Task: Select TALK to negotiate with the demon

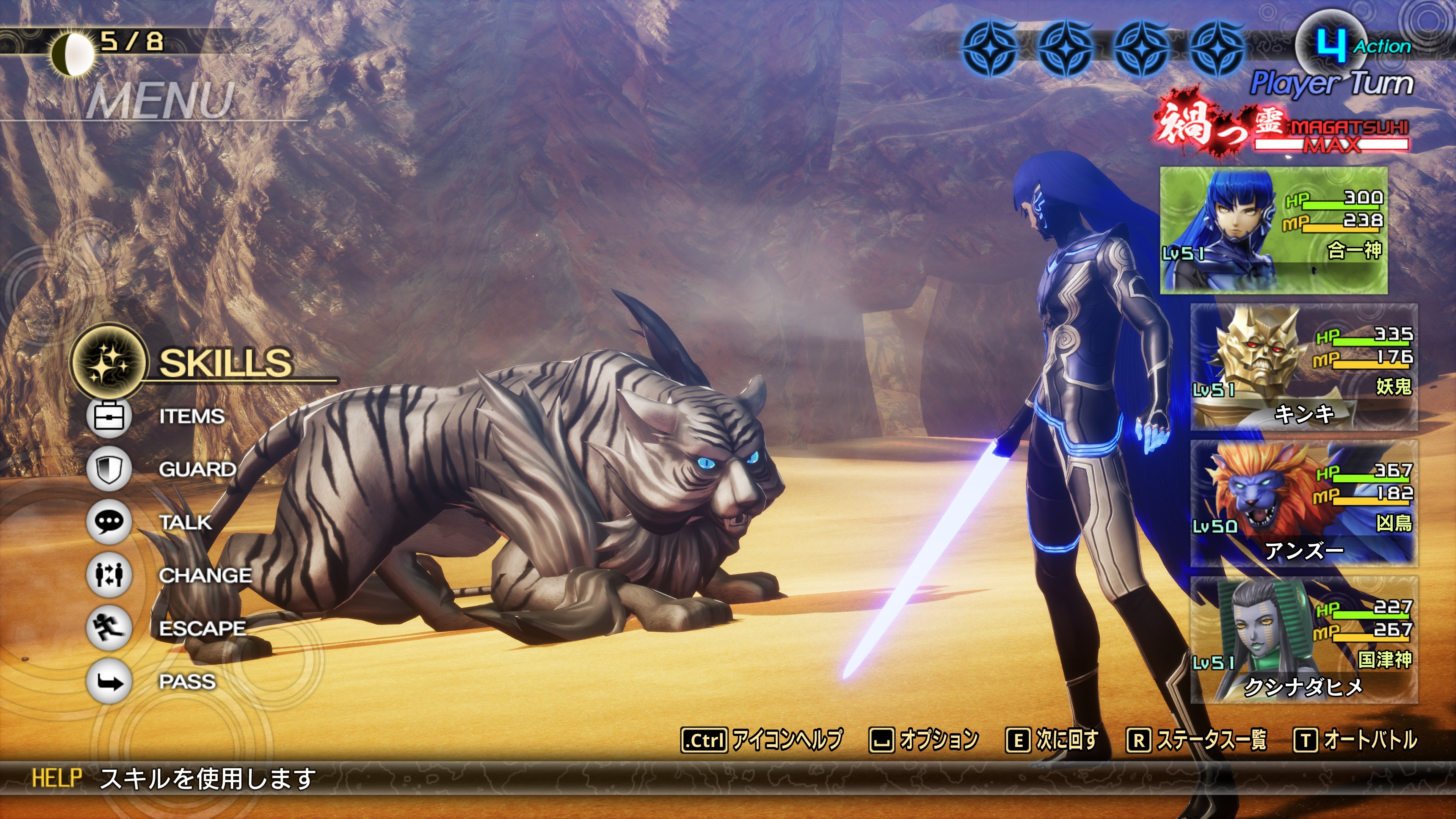Action: tap(185, 522)
